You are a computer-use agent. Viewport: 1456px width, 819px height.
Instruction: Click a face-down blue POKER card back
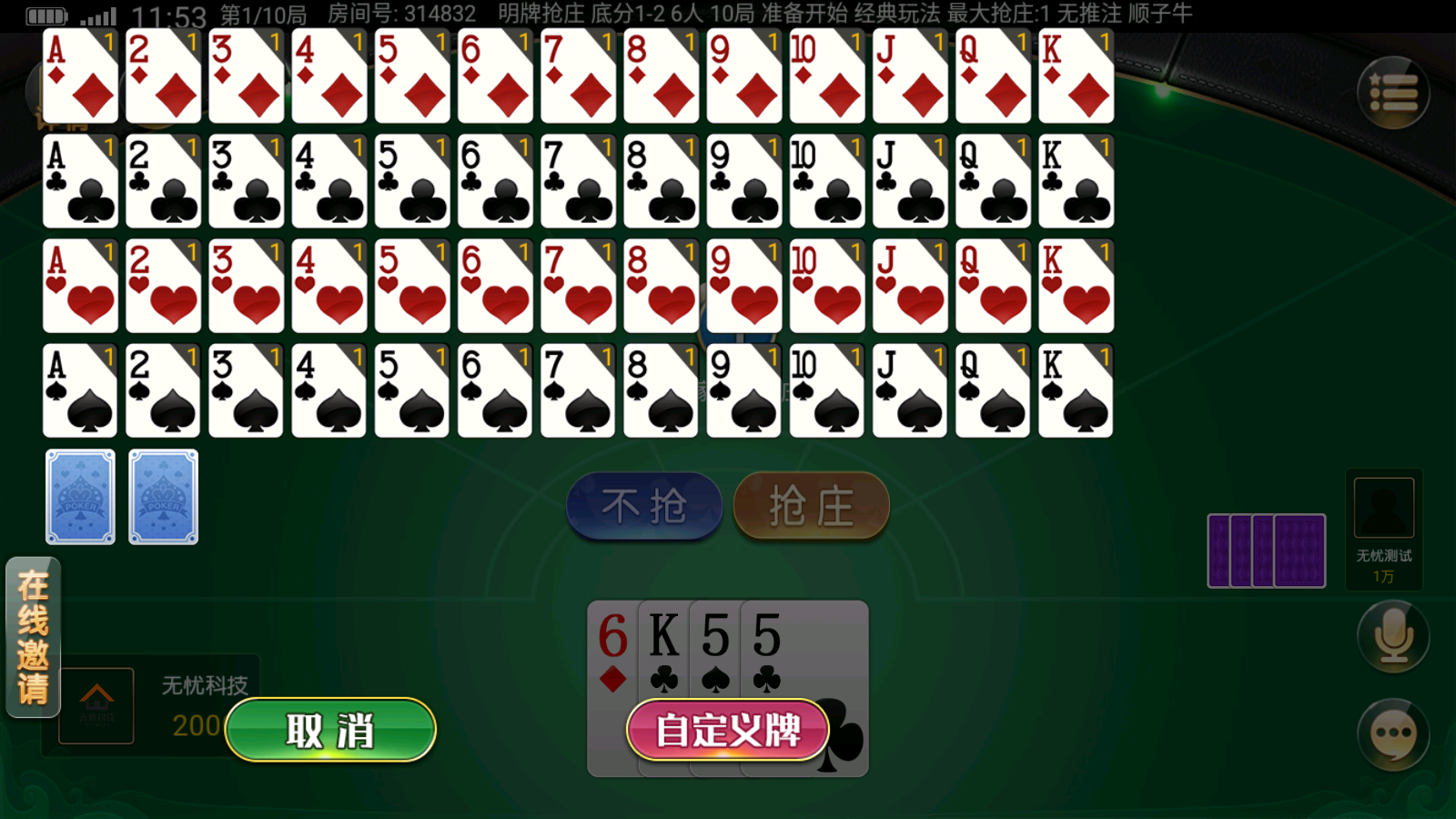(79, 496)
